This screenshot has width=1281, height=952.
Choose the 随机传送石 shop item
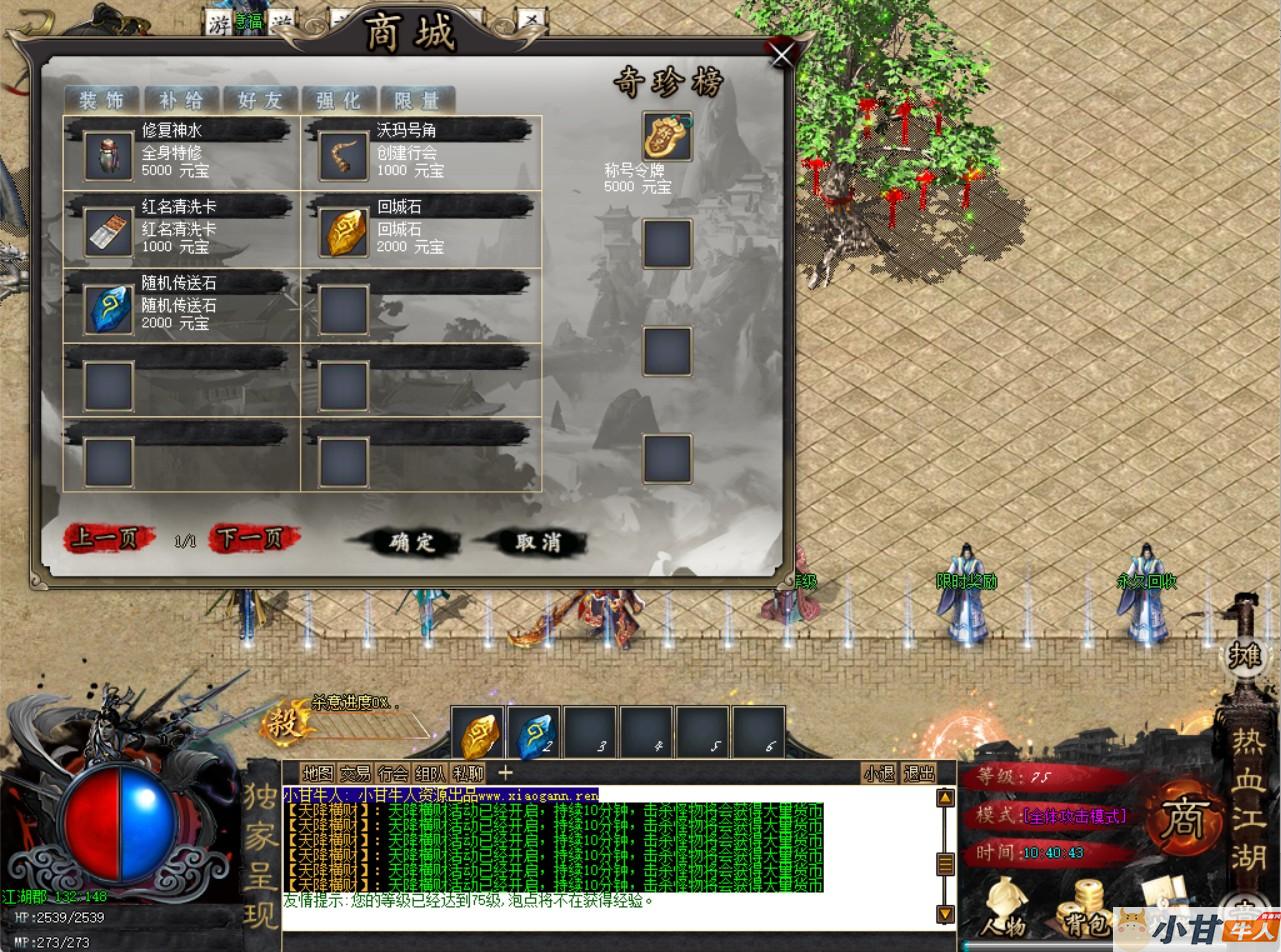(x=108, y=308)
